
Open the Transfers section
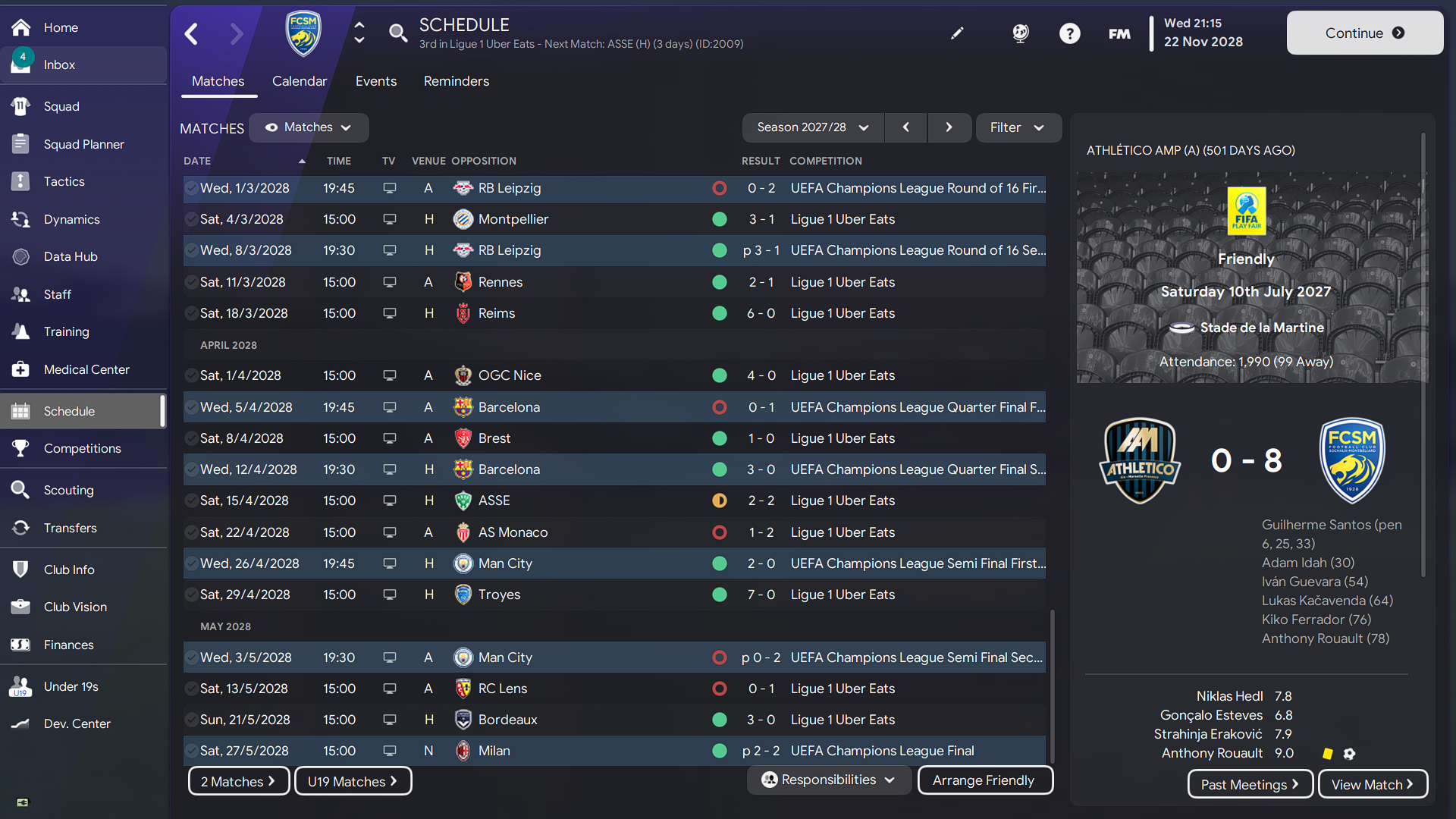pyautogui.click(x=70, y=529)
